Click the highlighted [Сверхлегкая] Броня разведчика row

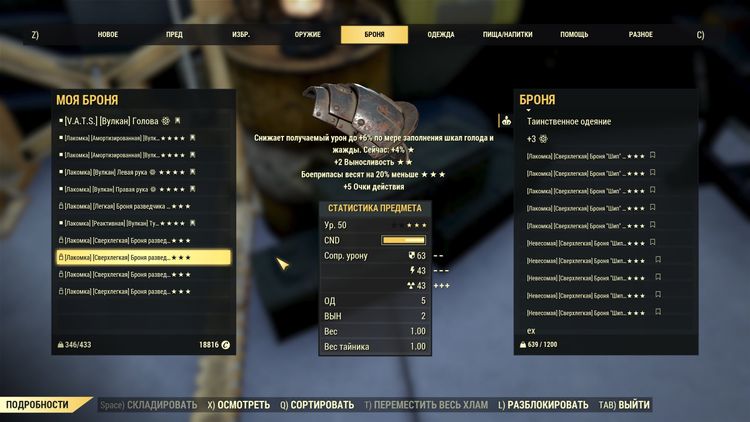pos(143,257)
